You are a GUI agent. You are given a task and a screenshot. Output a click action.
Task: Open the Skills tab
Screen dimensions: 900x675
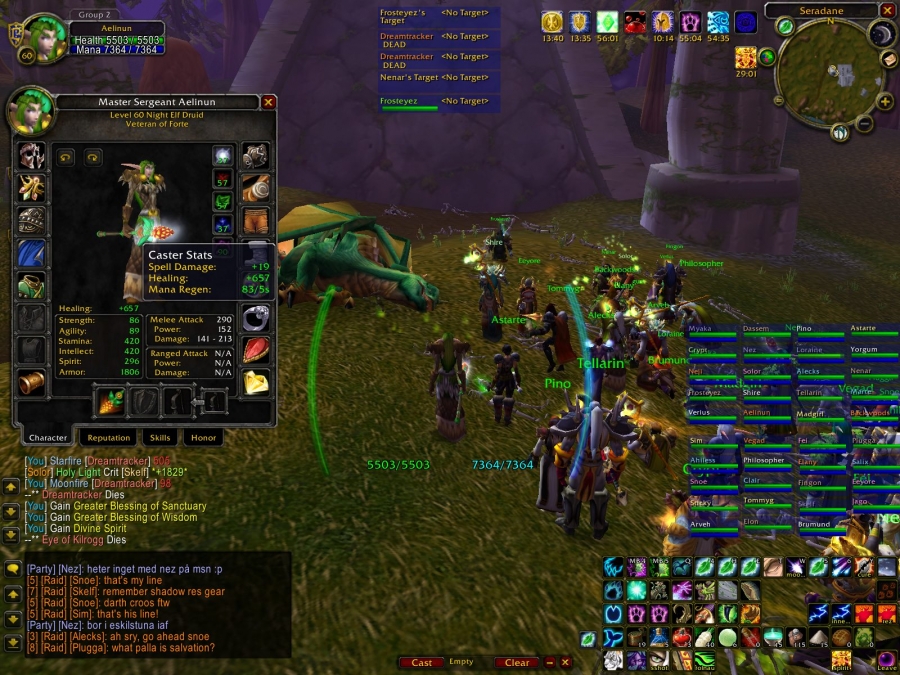click(160, 437)
